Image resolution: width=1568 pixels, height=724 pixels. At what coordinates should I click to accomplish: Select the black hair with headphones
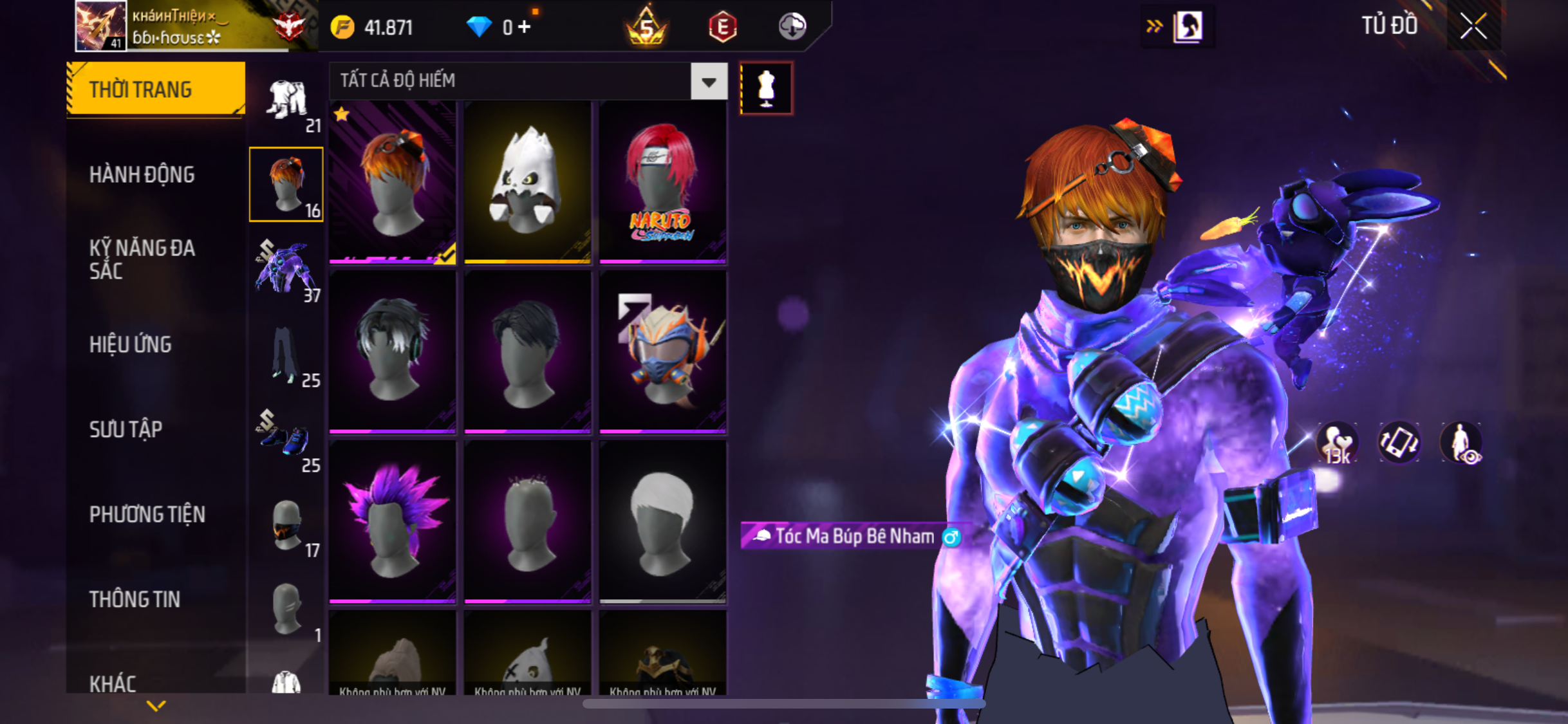tap(392, 351)
